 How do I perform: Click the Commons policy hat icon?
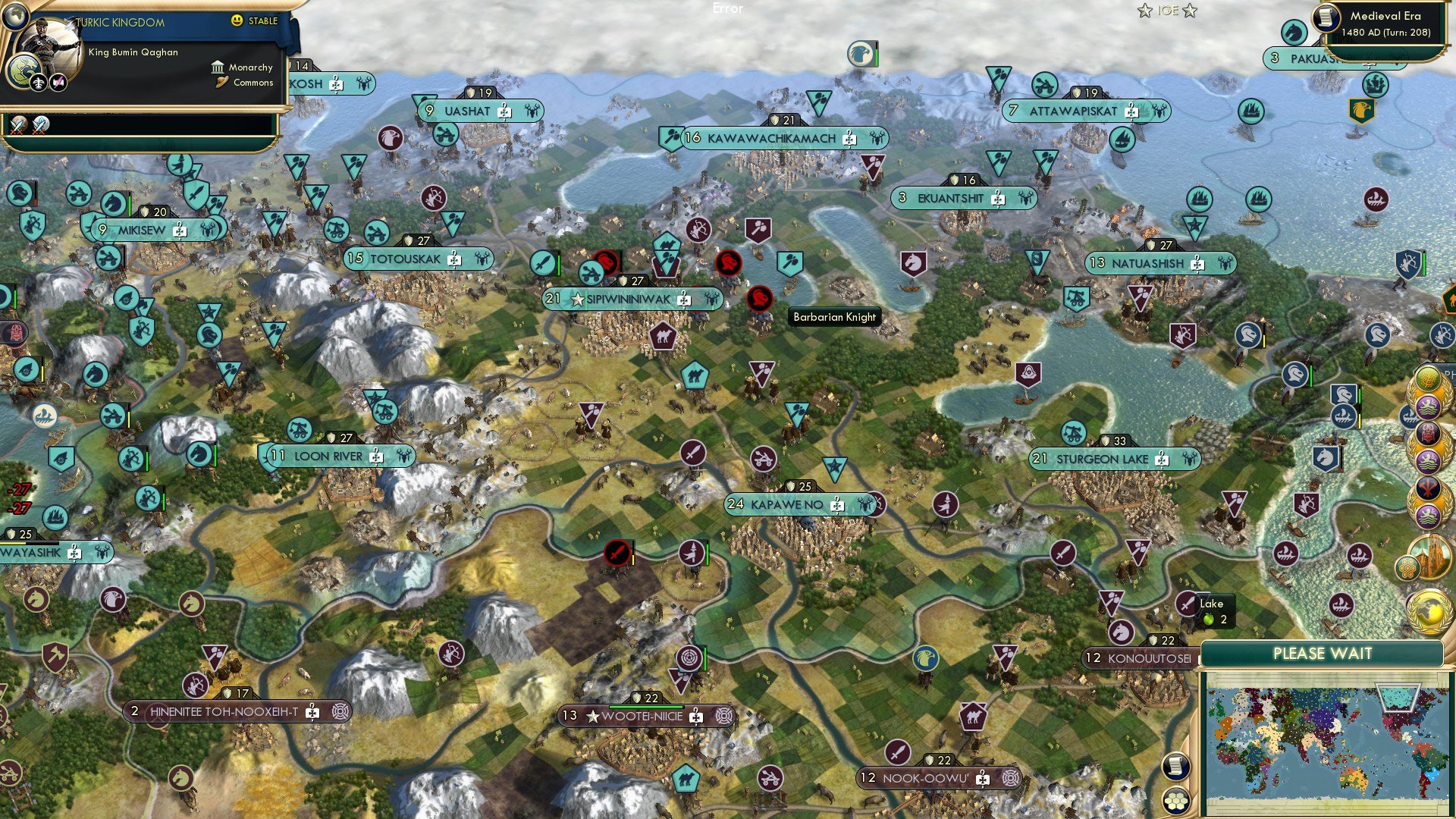tap(221, 83)
